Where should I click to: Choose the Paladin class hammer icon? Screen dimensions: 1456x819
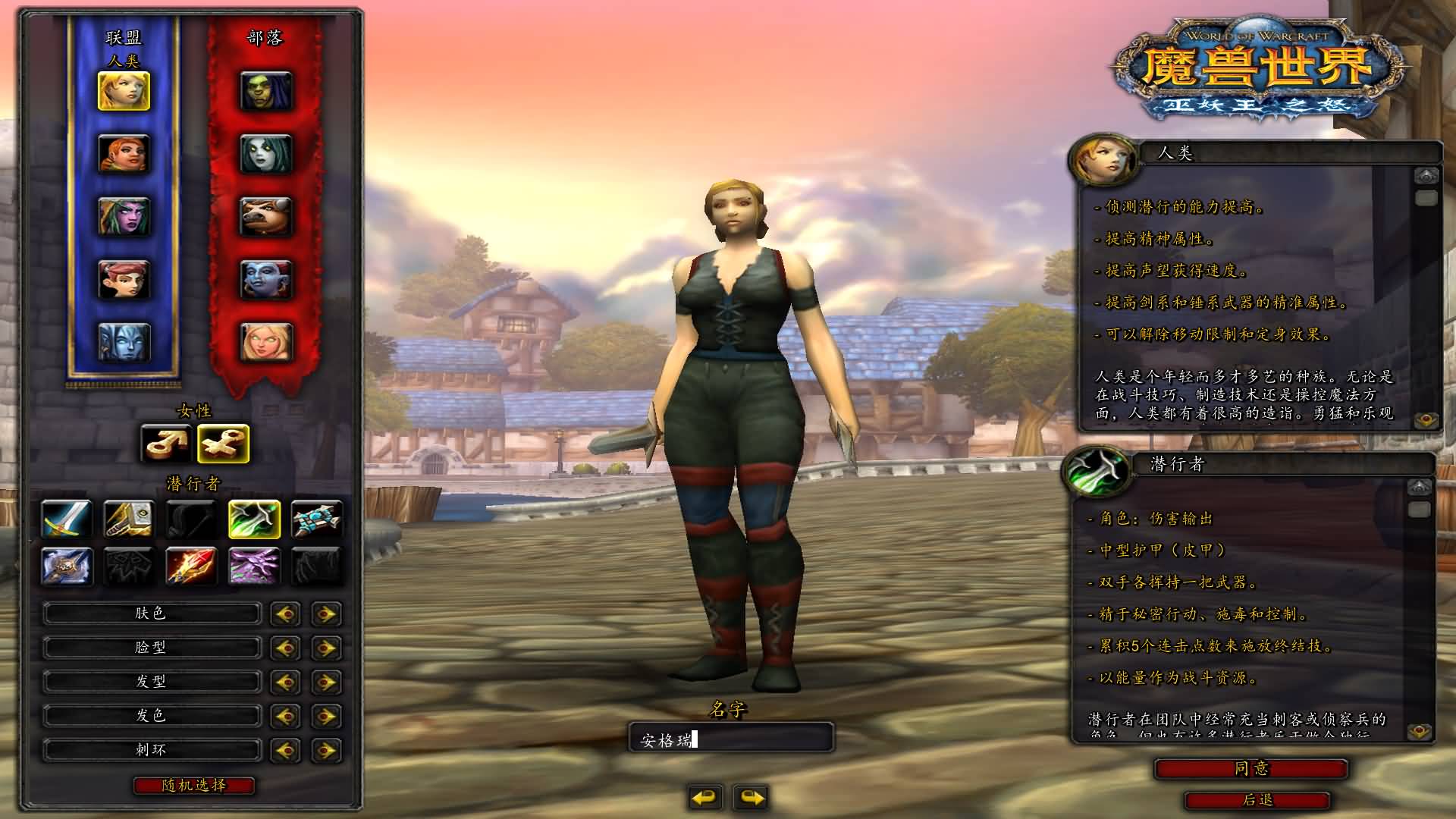(x=129, y=519)
